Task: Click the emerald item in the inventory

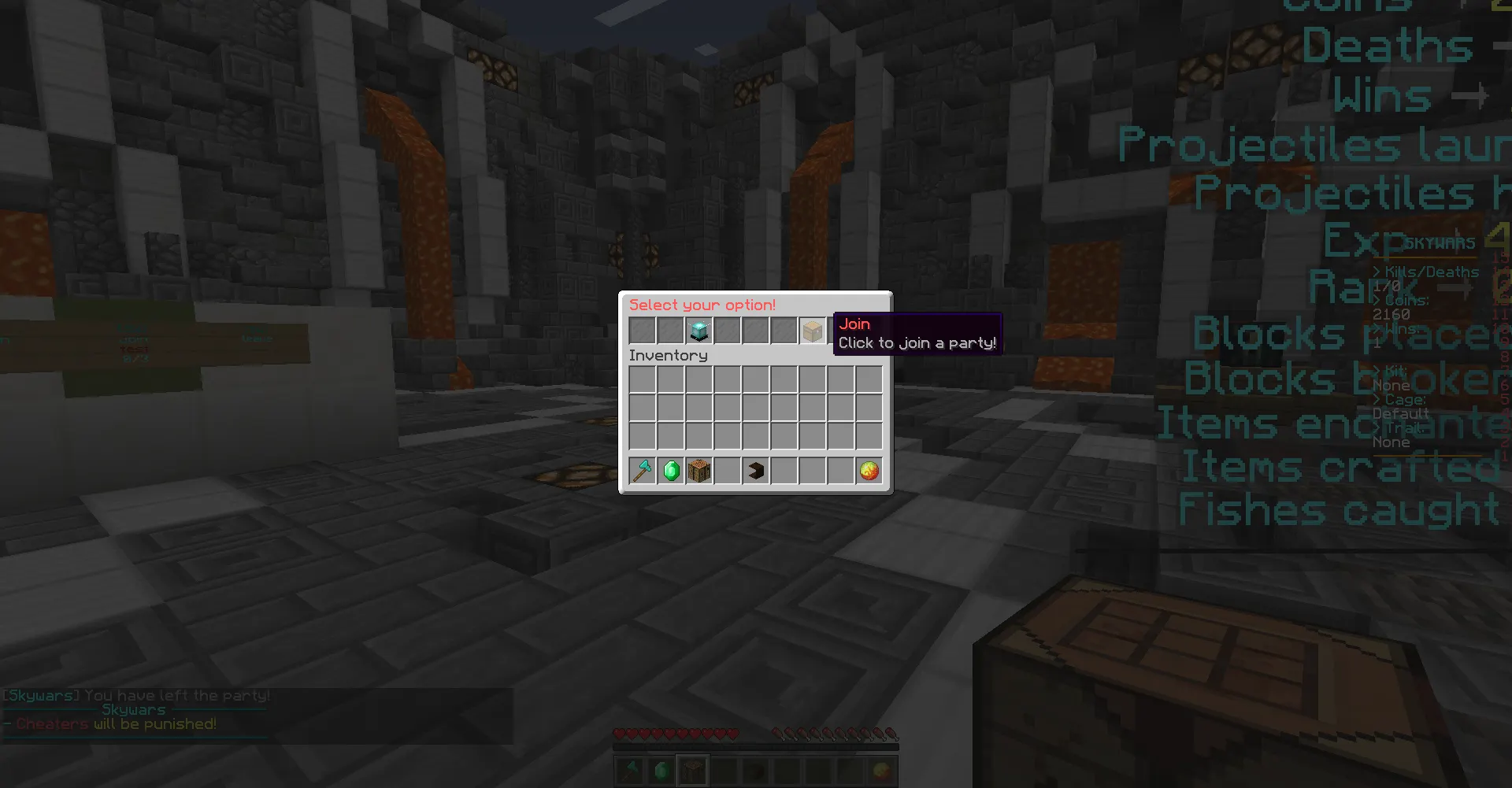Action: pyautogui.click(x=670, y=470)
